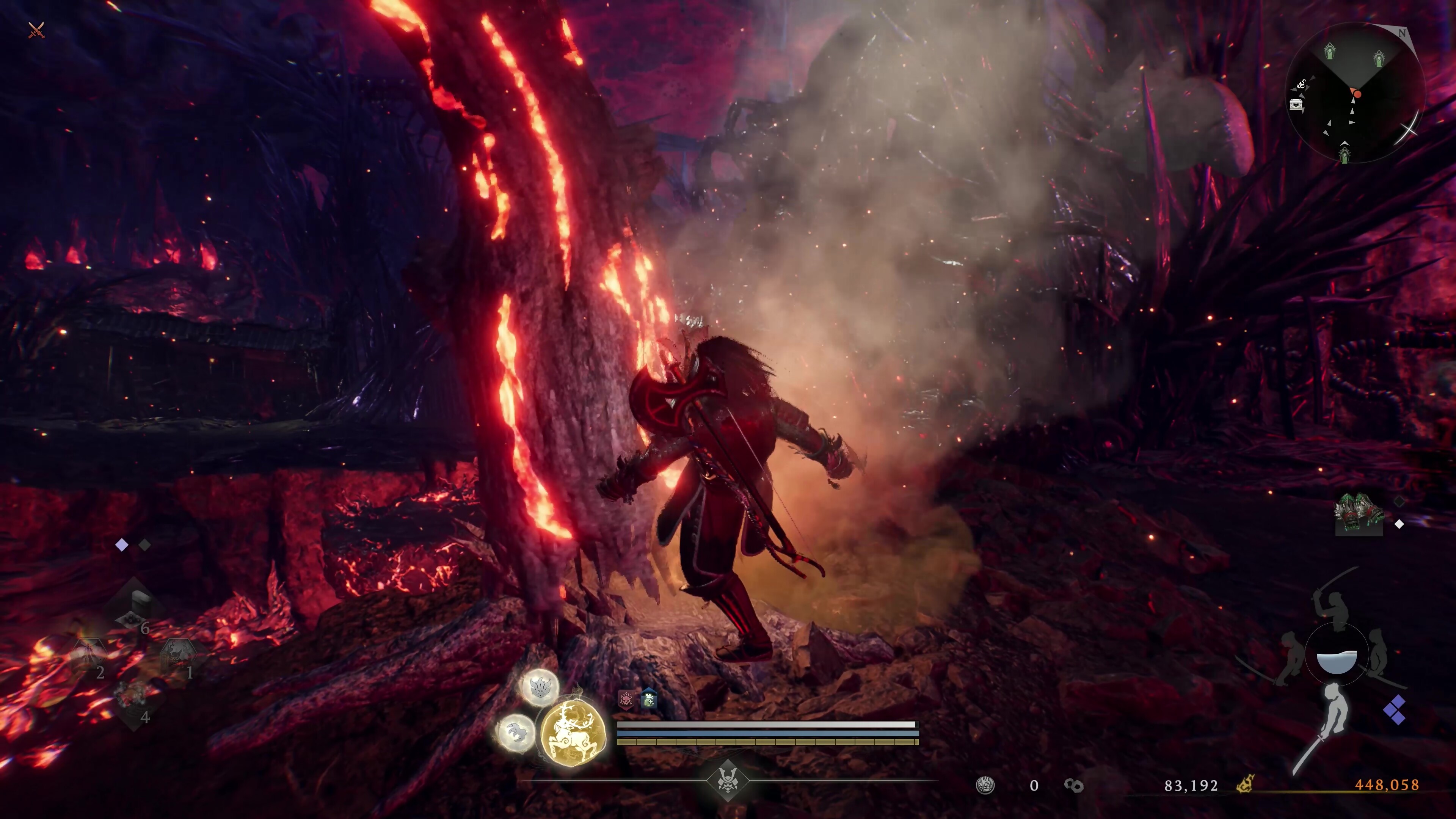Click the crossed swords combat icon
Screen dimensions: 1456x819
[x=36, y=30]
